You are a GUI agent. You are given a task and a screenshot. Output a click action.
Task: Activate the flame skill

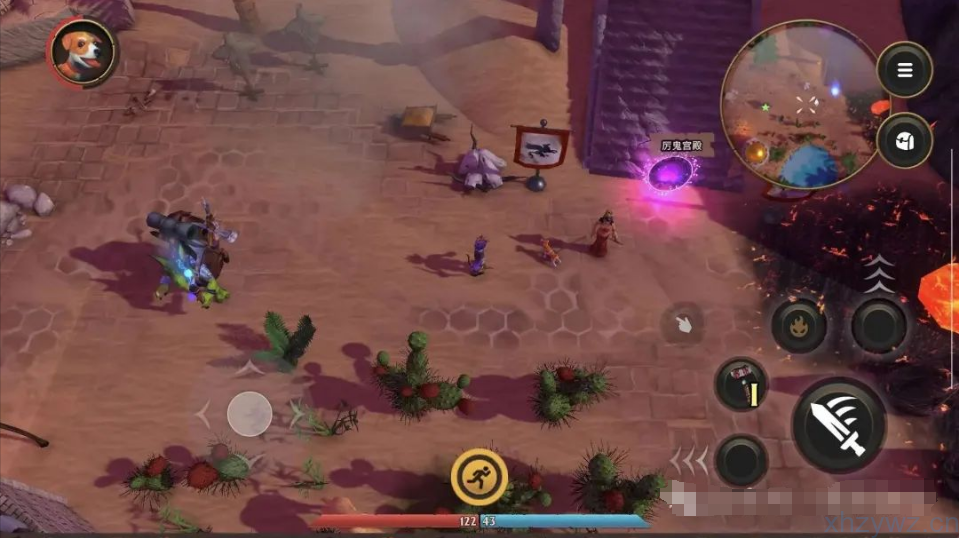coord(798,325)
